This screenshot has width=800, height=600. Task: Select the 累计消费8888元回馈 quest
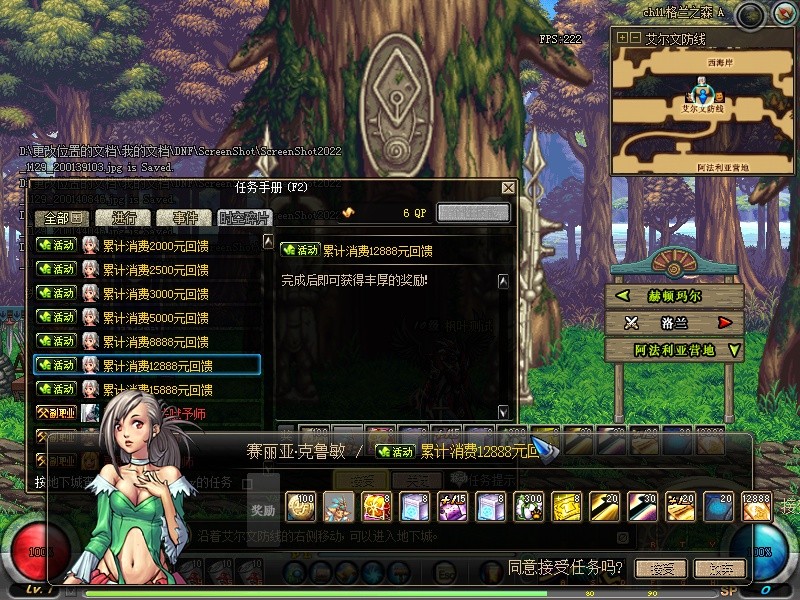point(155,342)
